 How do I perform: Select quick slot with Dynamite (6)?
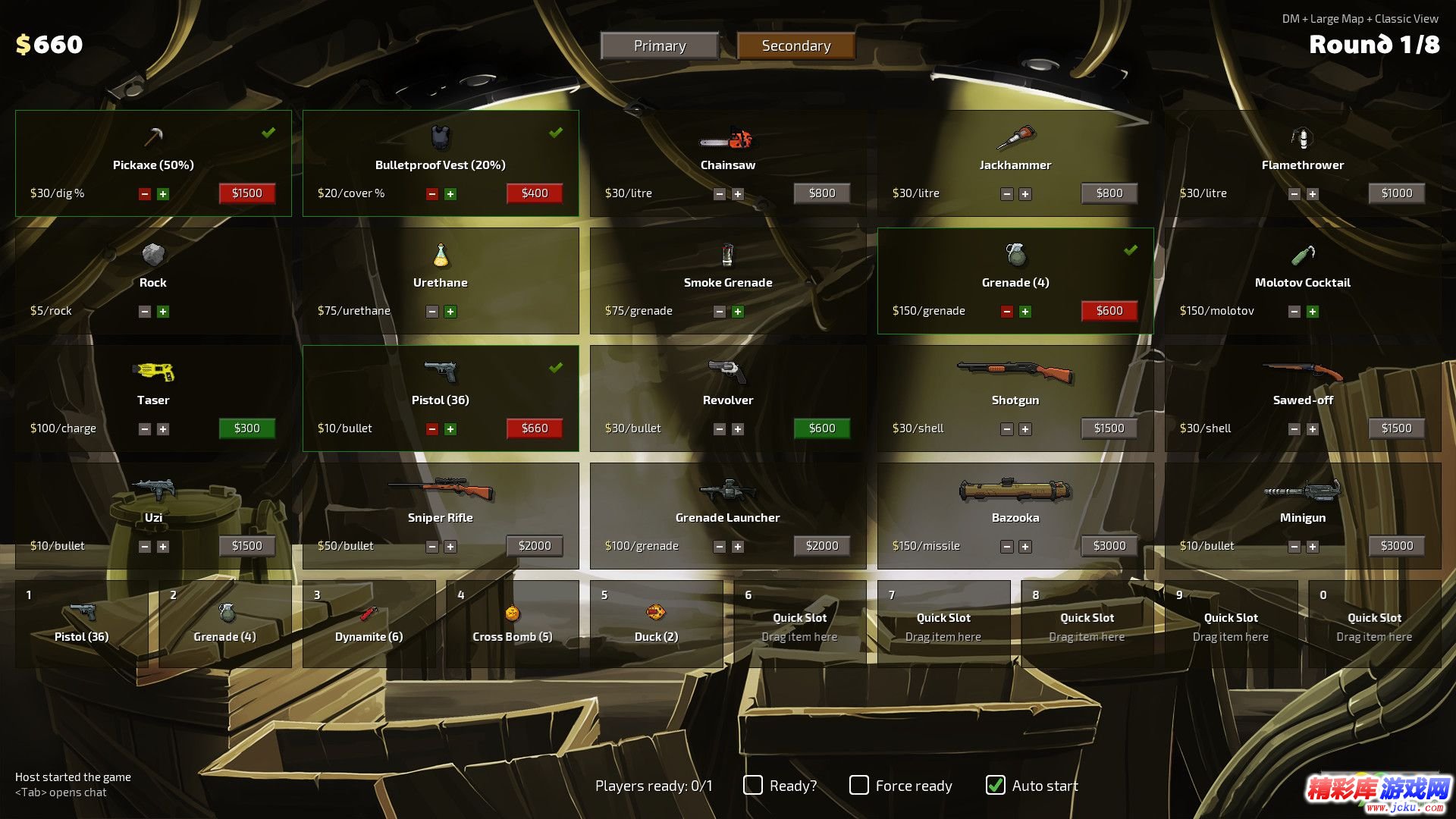coord(369,624)
